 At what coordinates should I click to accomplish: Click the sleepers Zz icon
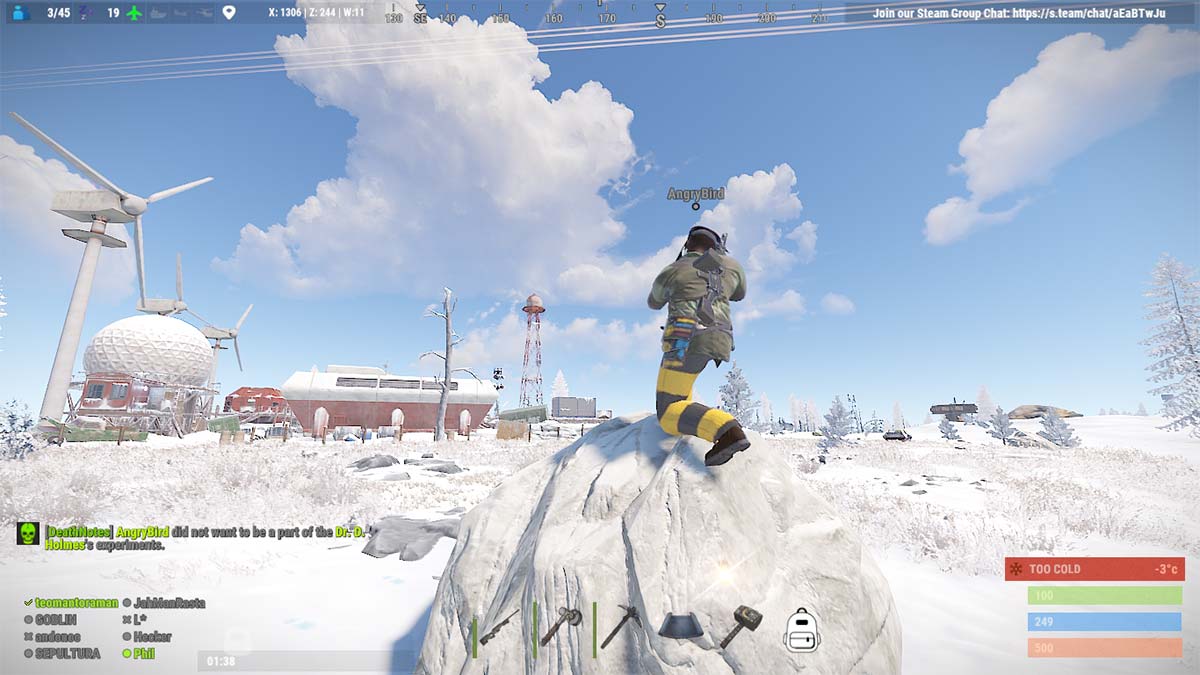pyautogui.click(x=83, y=13)
